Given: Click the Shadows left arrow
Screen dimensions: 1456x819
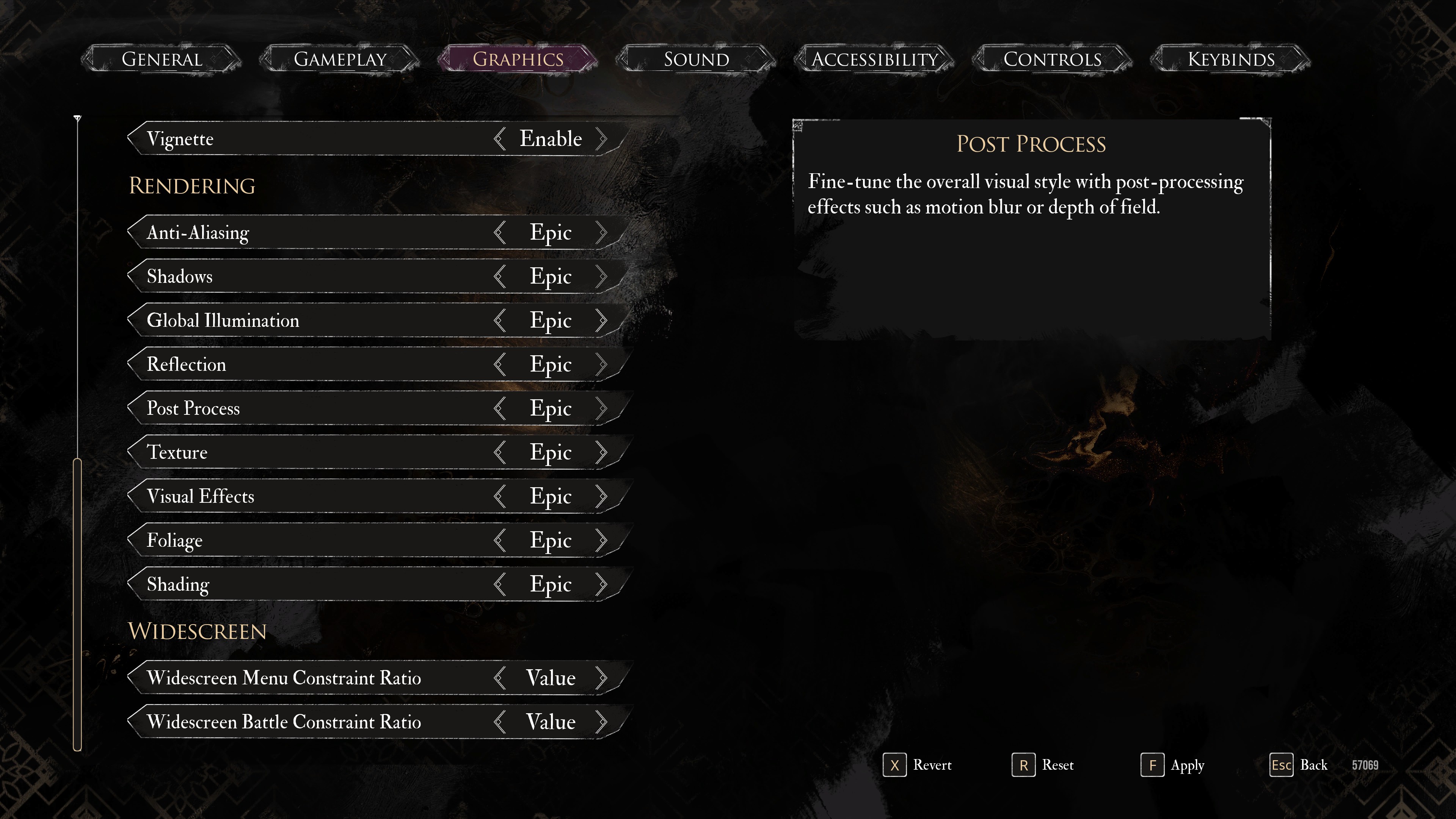Looking at the screenshot, I should (x=500, y=276).
